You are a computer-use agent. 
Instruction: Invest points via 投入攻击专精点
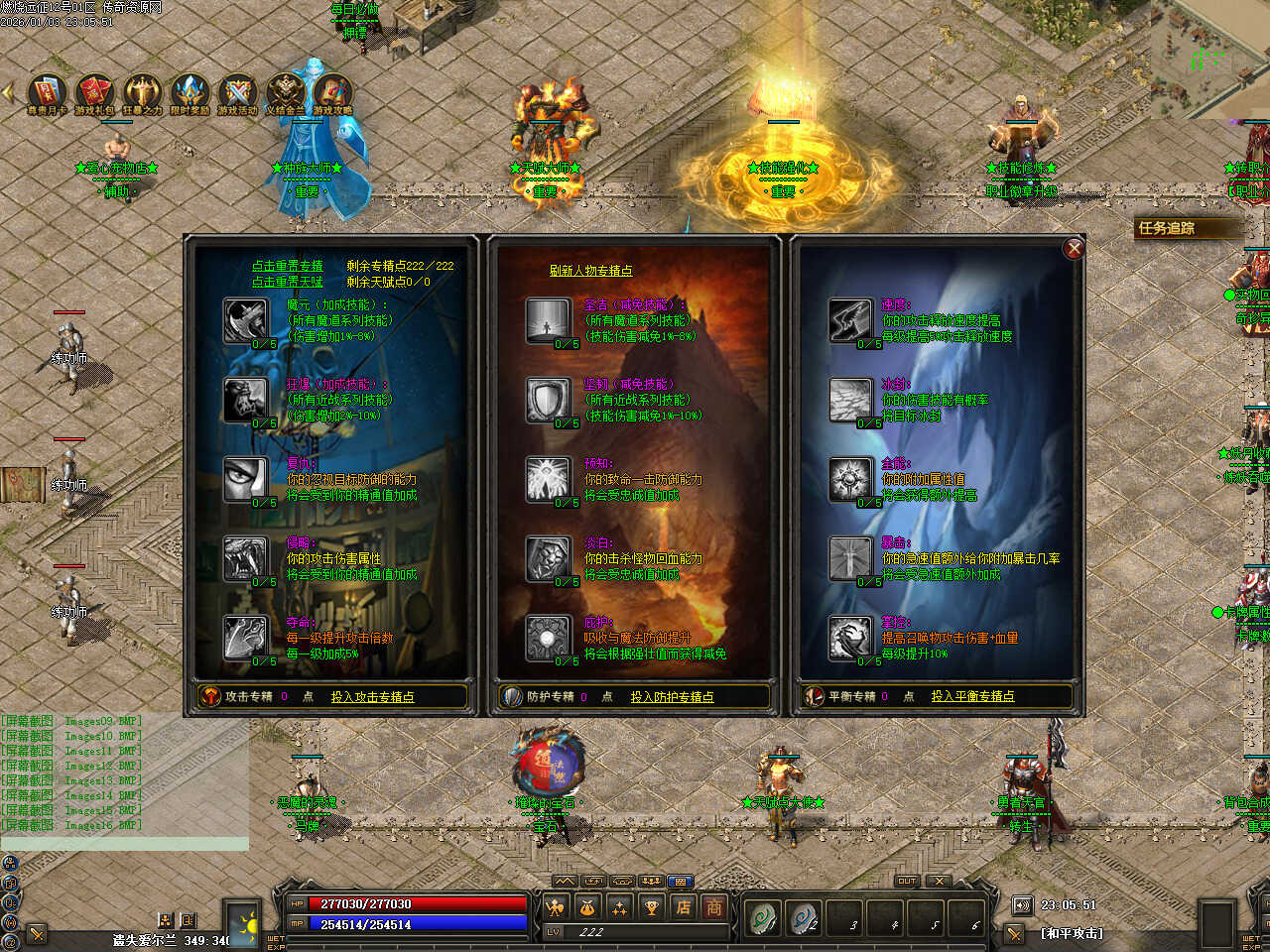[372, 697]
